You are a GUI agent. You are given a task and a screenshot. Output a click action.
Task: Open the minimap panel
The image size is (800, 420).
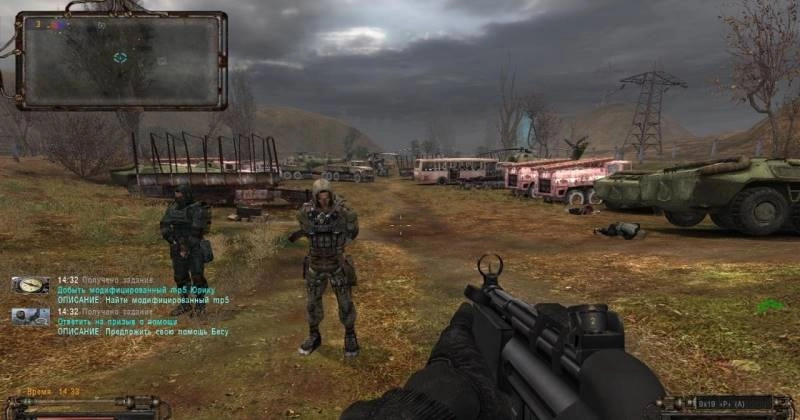(x=121, y=60)
